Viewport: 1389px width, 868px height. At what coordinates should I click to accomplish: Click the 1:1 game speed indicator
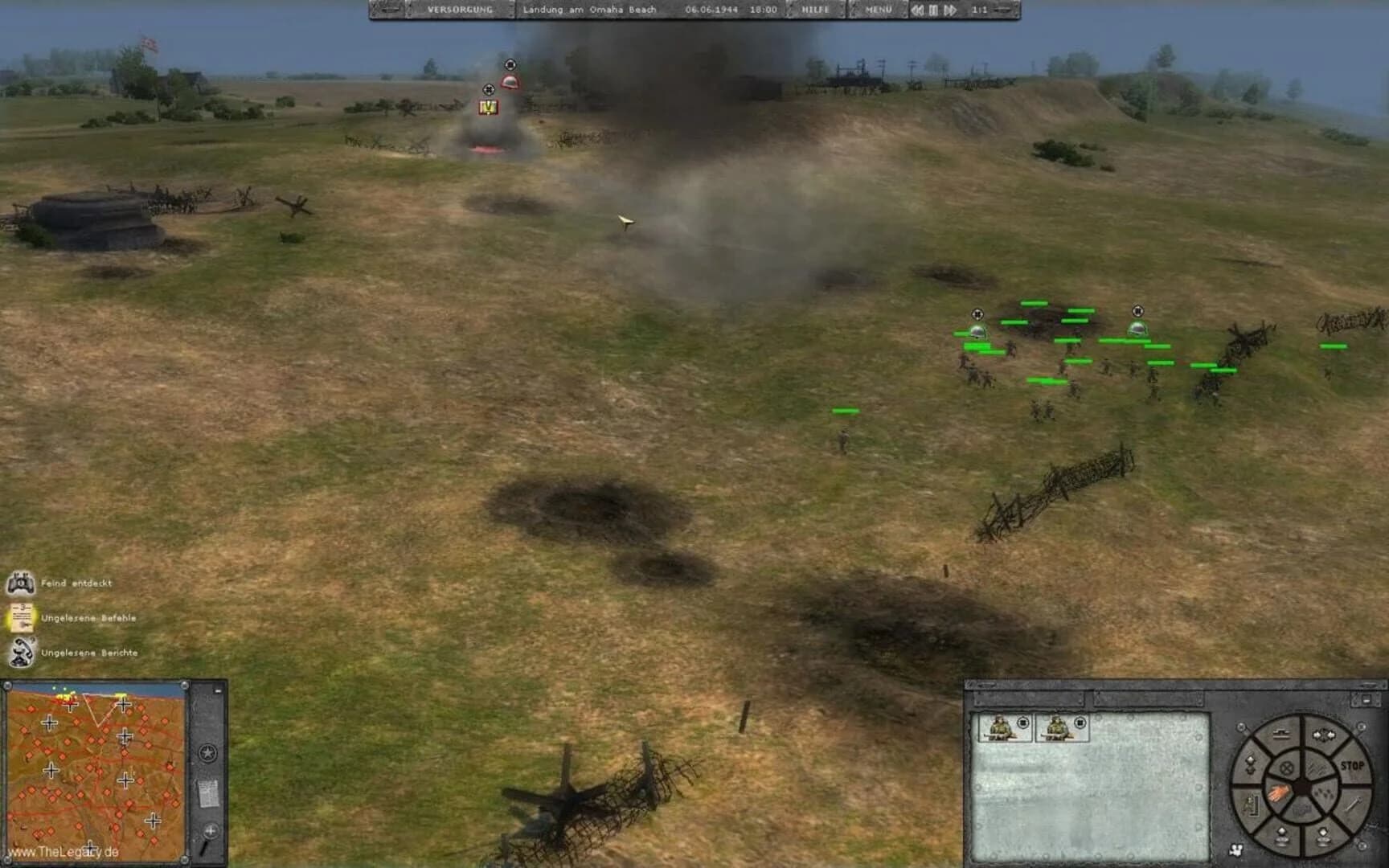point(979,10)
